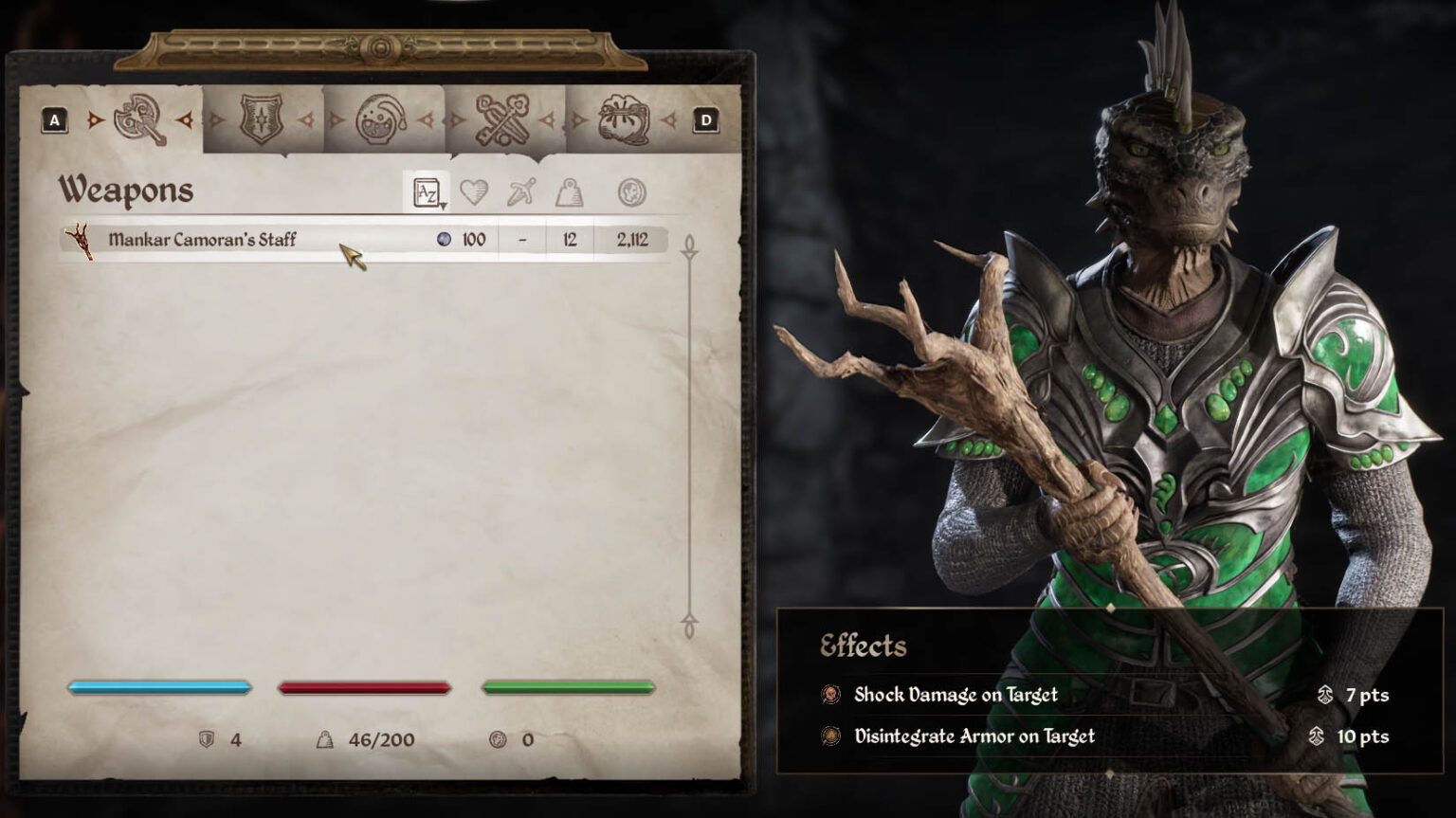Click the carry weight icon beside 46/200
The width and height of the screenshot is (1456, 818).
tap(325, 739)
